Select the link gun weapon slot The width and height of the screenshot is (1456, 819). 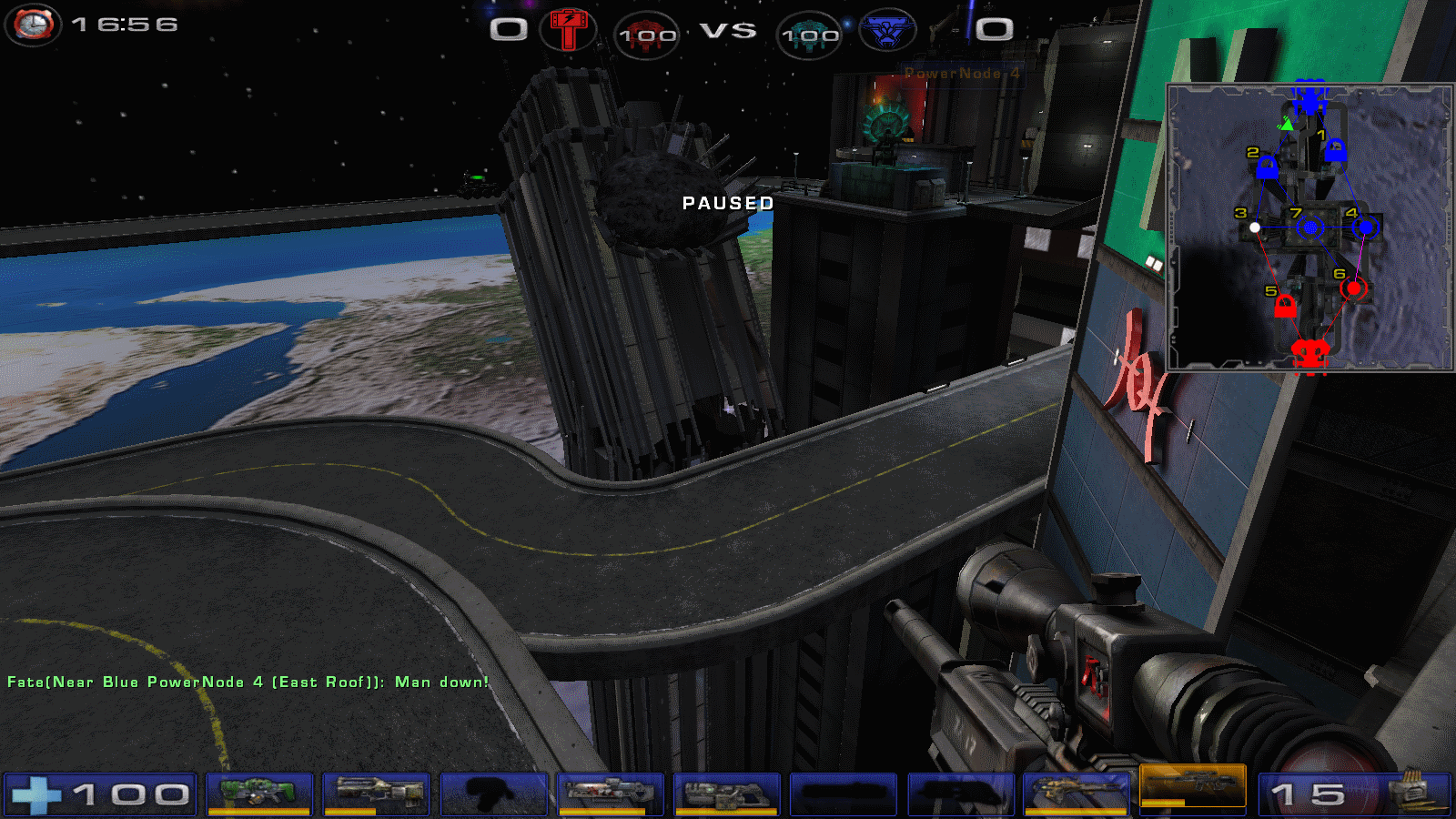click(726, 793)
